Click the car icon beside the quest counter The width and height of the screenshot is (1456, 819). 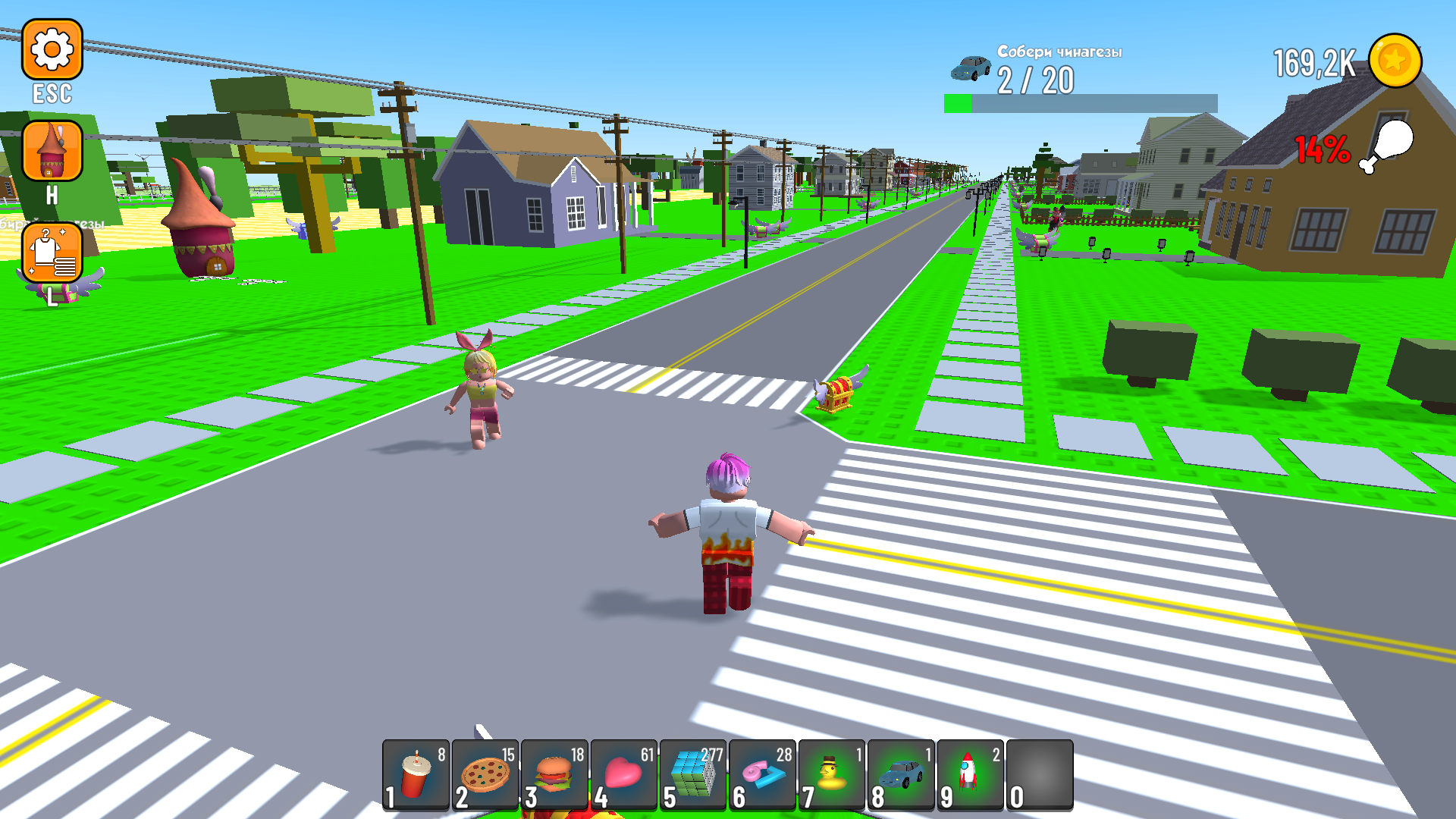coord(971,67)
